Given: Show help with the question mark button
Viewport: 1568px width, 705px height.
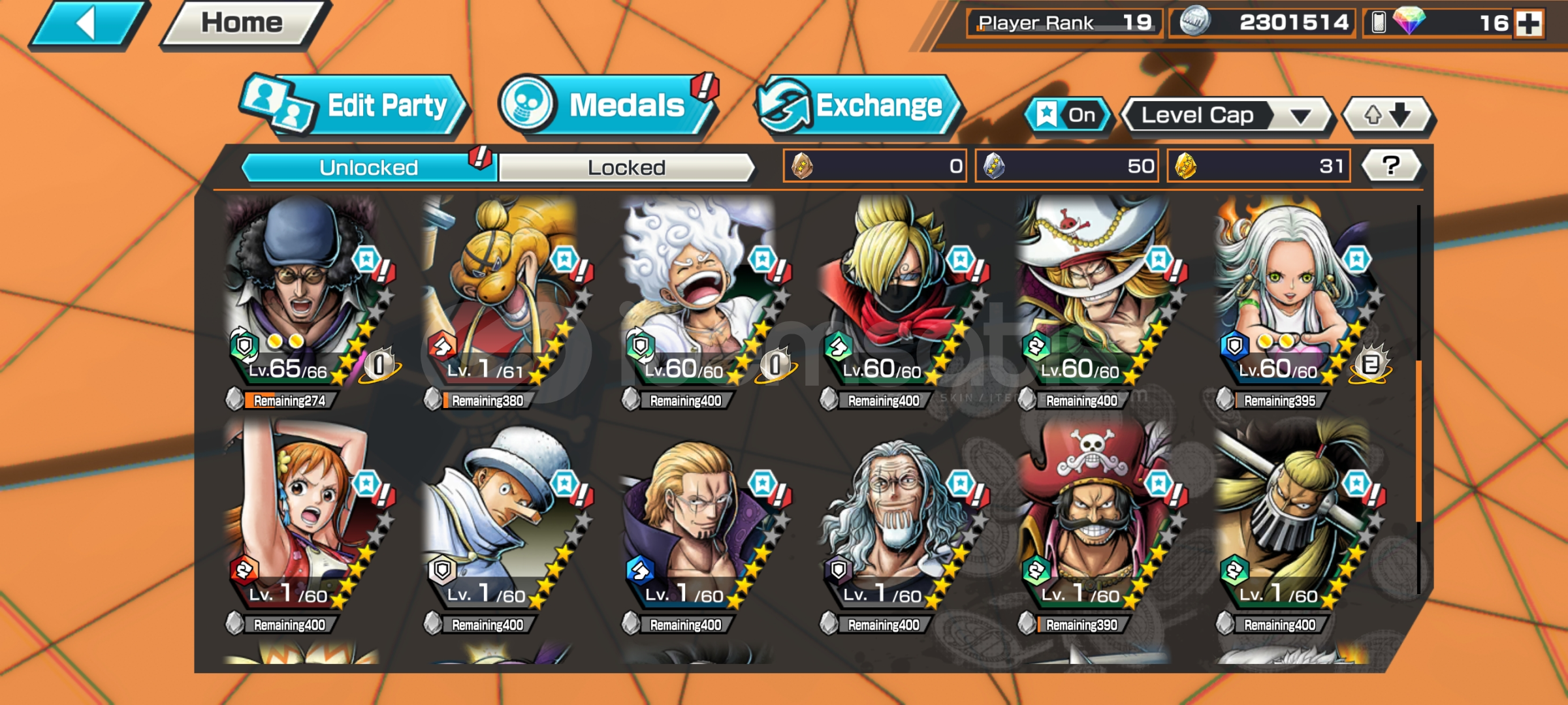Looking at the screenshot, I should [1391, 166].
